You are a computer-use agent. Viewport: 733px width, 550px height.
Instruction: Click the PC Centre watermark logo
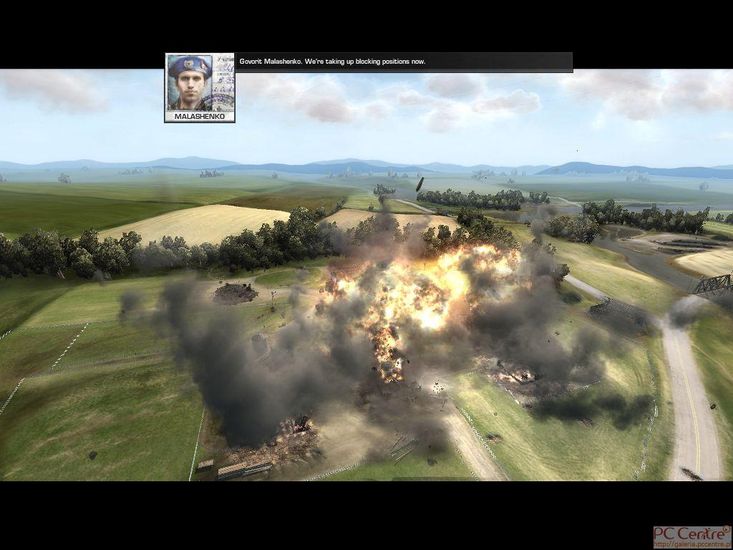coord(692,536)
